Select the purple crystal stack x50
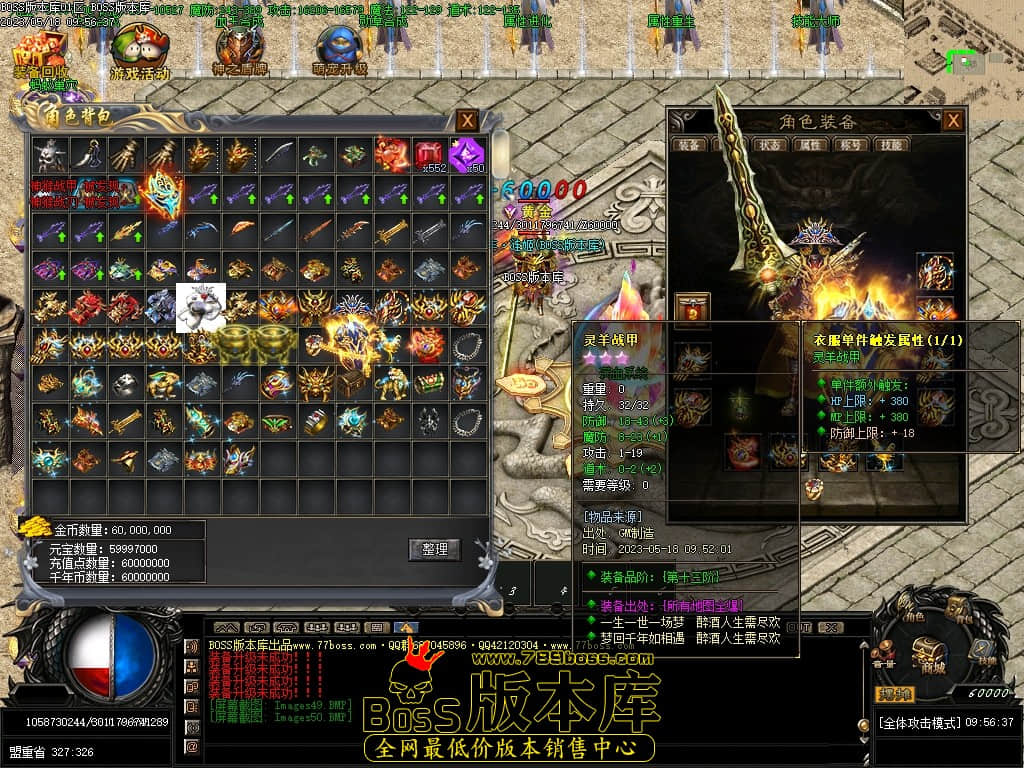 point(467,155)
